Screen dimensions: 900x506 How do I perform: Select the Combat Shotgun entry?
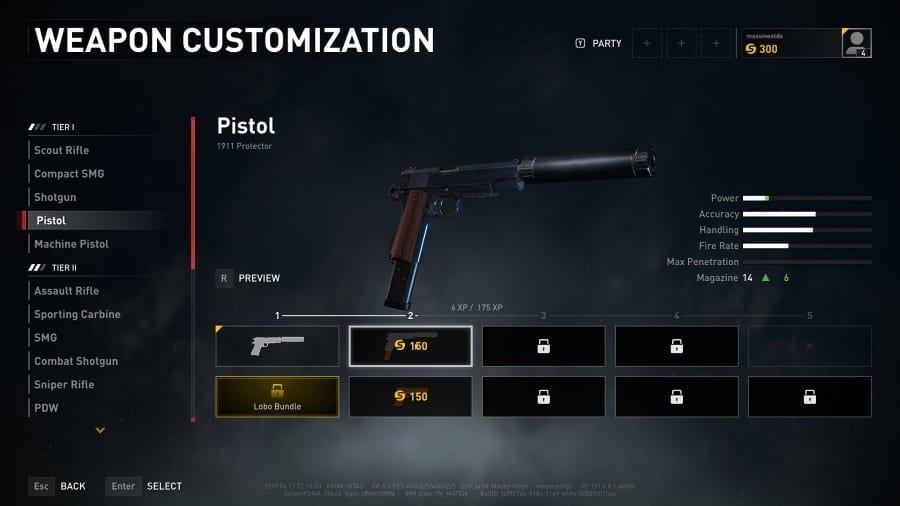point(76,361)
